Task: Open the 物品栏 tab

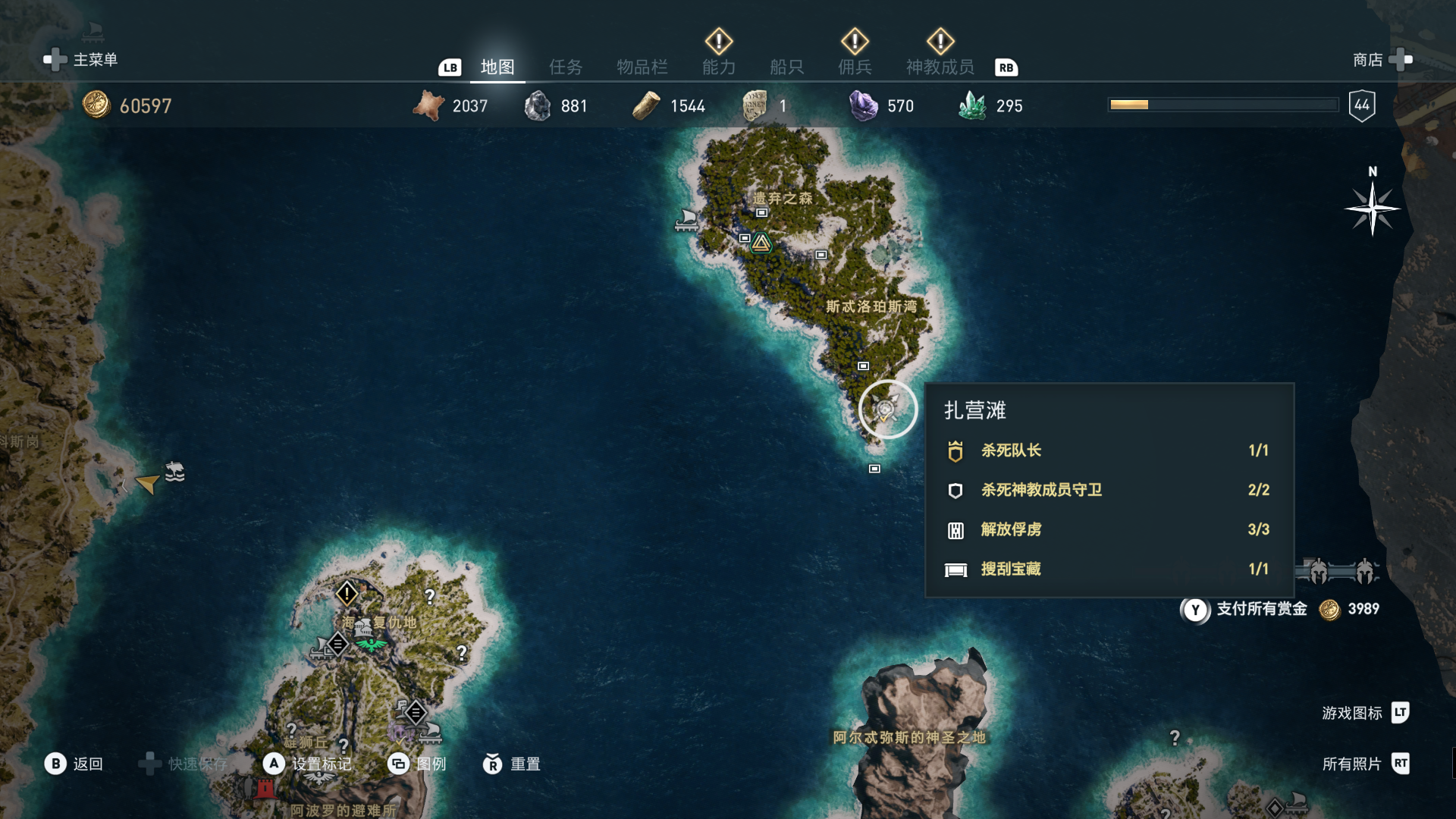Action: [642, 67]
